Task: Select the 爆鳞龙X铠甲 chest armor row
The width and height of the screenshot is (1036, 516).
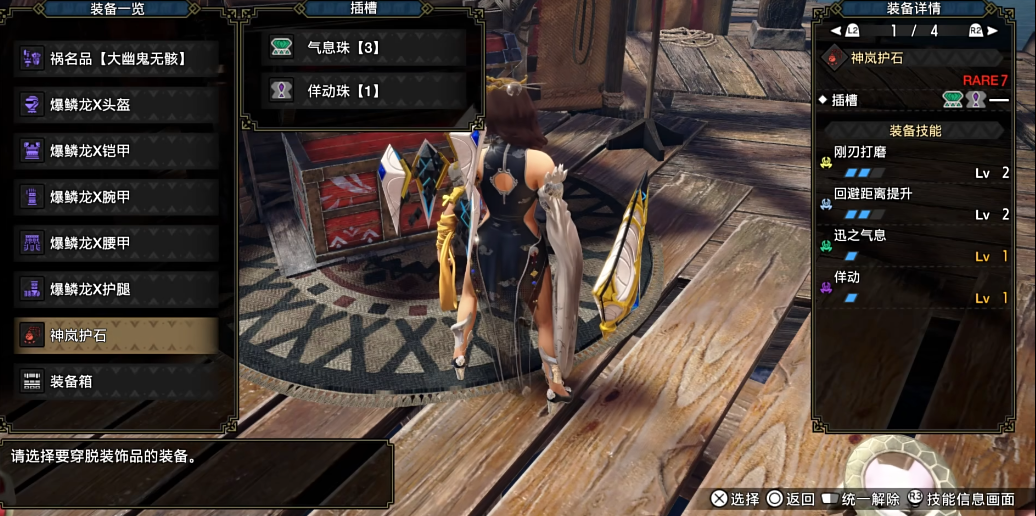Action: click(118, 150)
